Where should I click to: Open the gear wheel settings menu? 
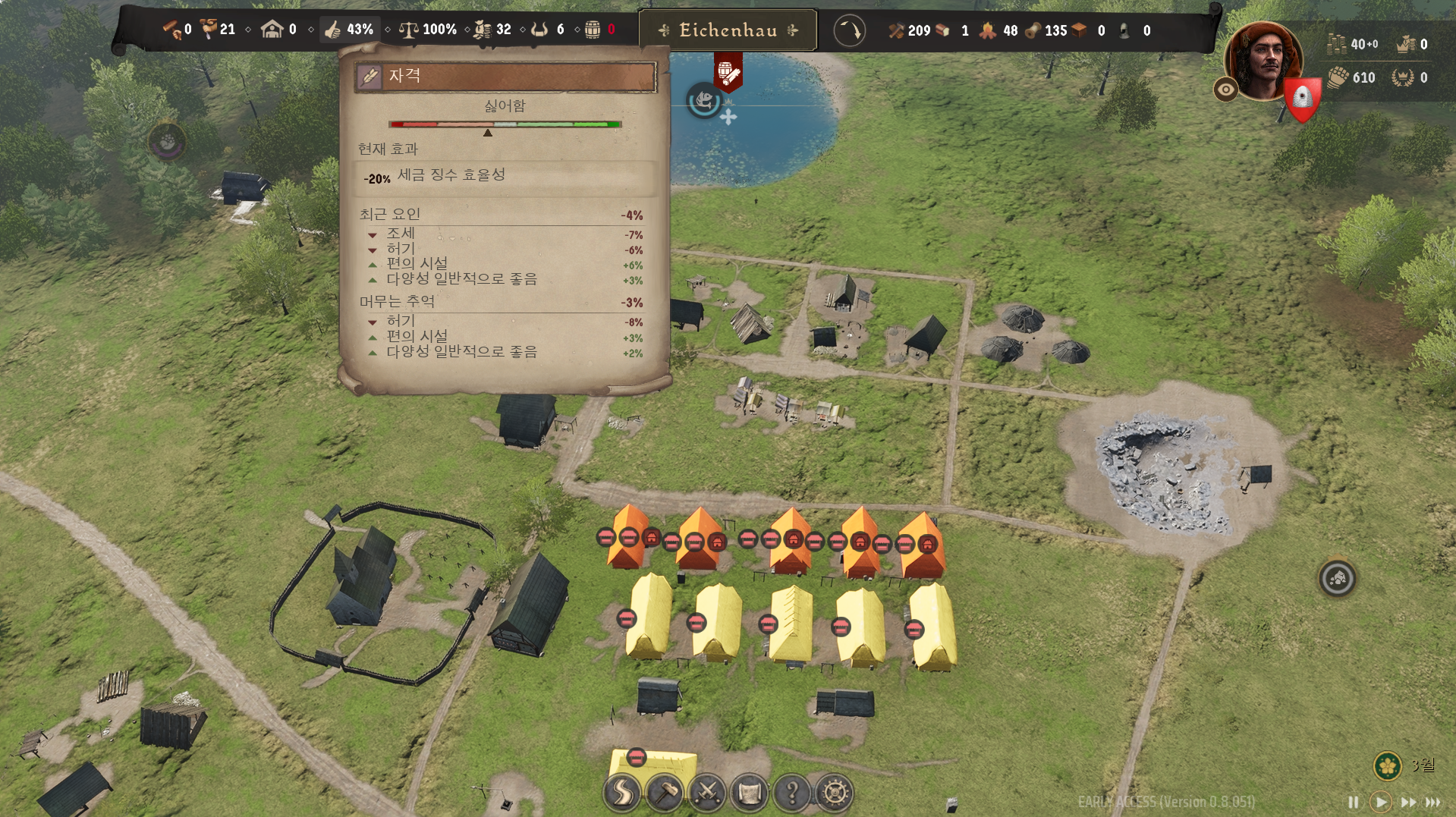pos(835,793)
